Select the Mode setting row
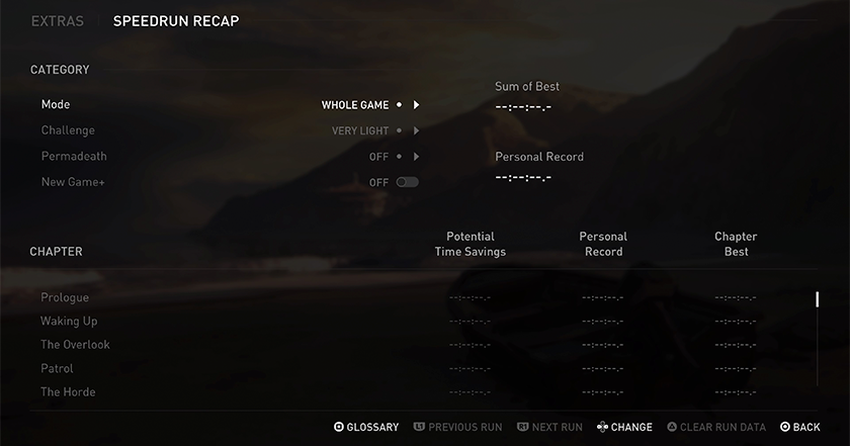This screenshot has height=446, width=850. pyautogui.click(x=56, y=104)
